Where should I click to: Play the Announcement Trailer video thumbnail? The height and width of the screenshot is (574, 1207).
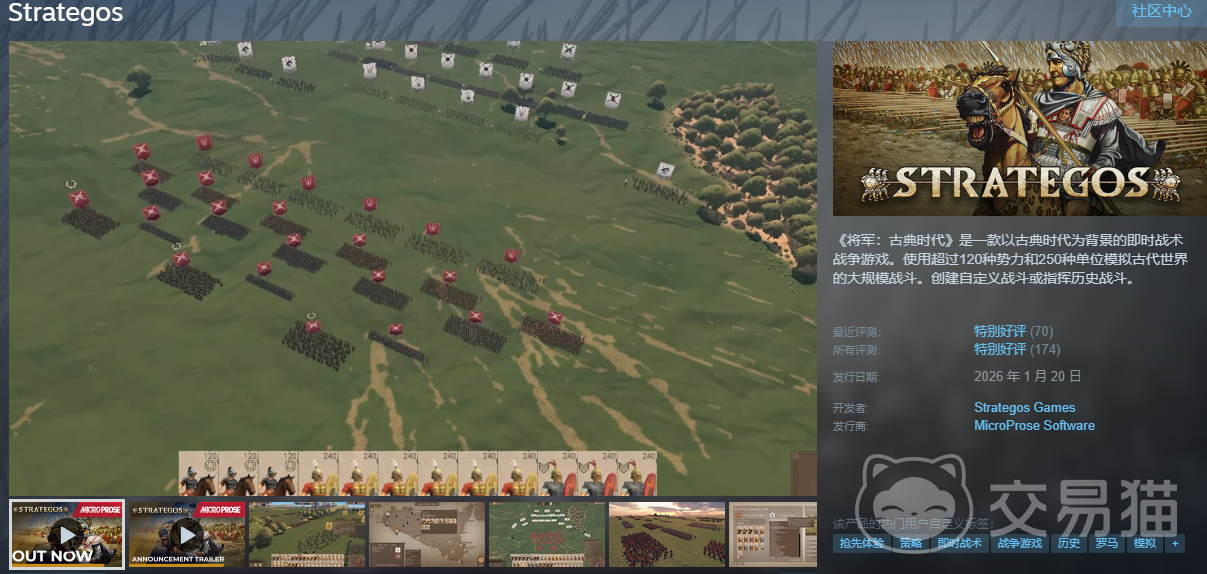187,535
